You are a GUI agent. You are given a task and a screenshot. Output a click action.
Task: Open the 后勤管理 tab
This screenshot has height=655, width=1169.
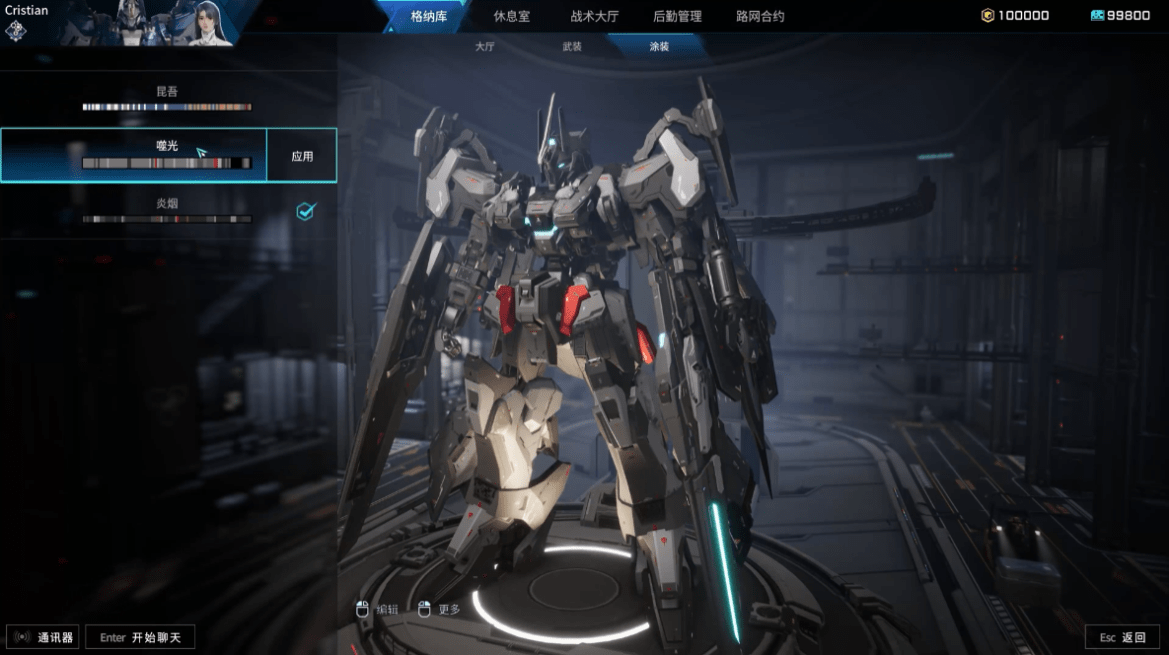pos(677,16)
